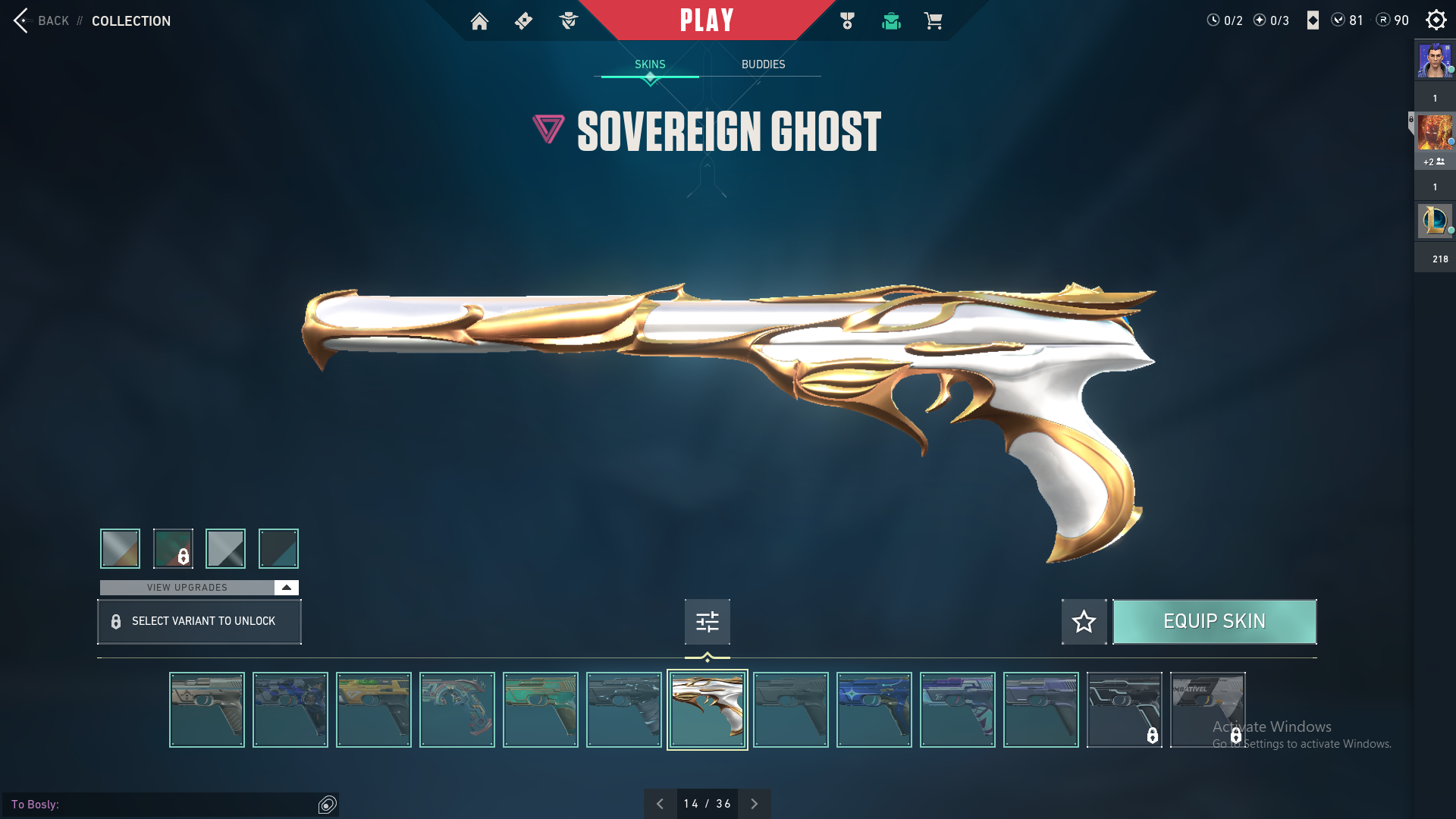The width and height of the screenshot is (1456, 819).
Task: Click the red PLAY button
Action: [x=706, y=20]
